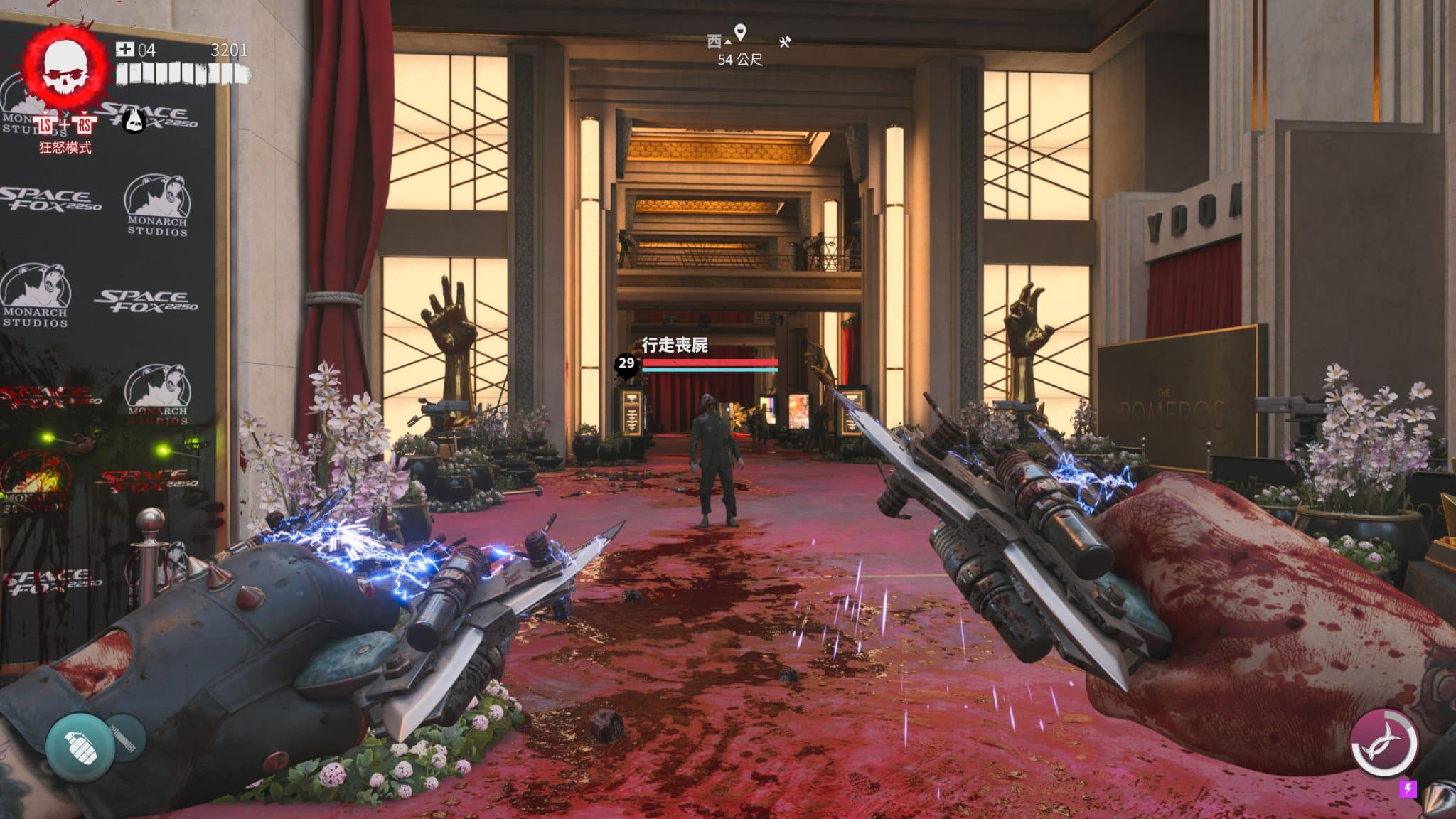Screen dimensions: 1456x819
Task: Use the medkit icon beside 04
Action: tap(124, 49)
